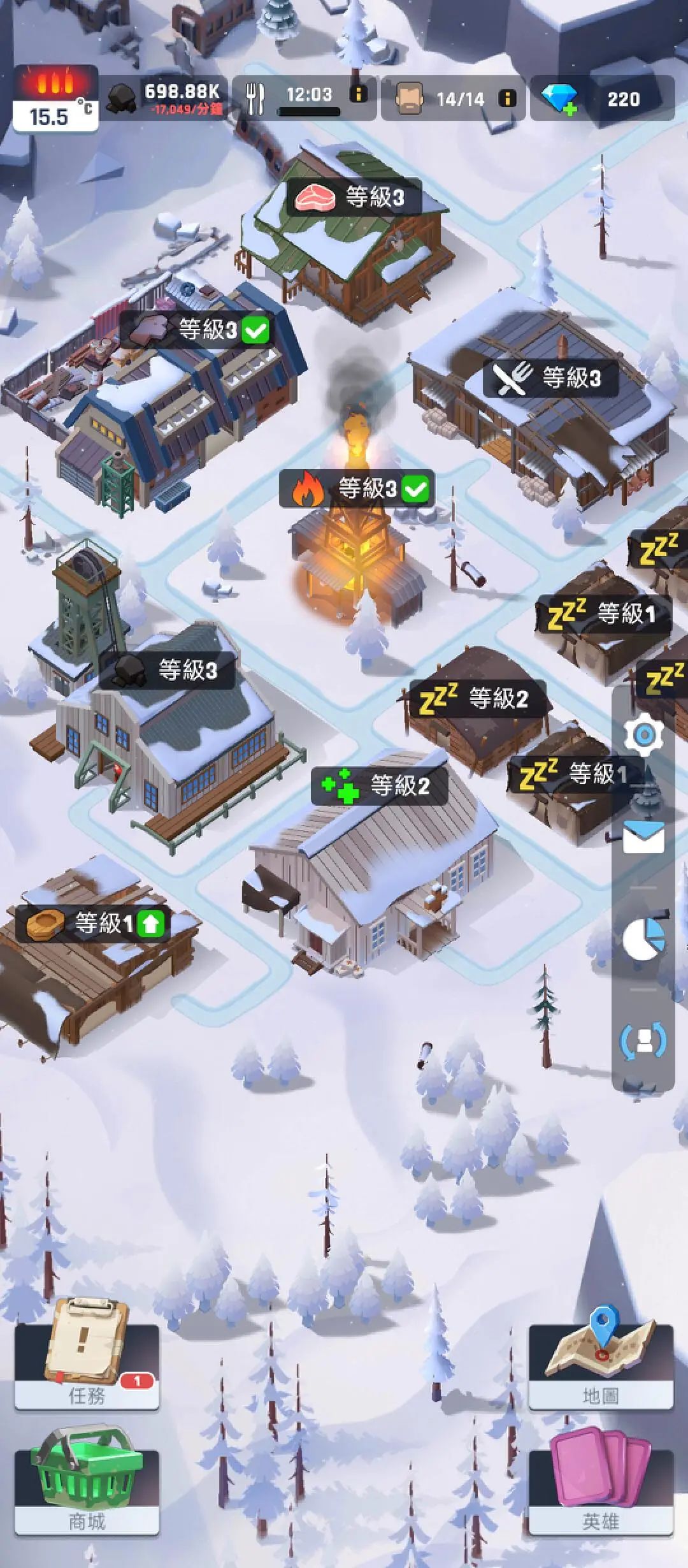Image resolution: width=688 pixels, height=1568 pixels.
Task: Show the pie chart statistics
Action: click(644, 938)
